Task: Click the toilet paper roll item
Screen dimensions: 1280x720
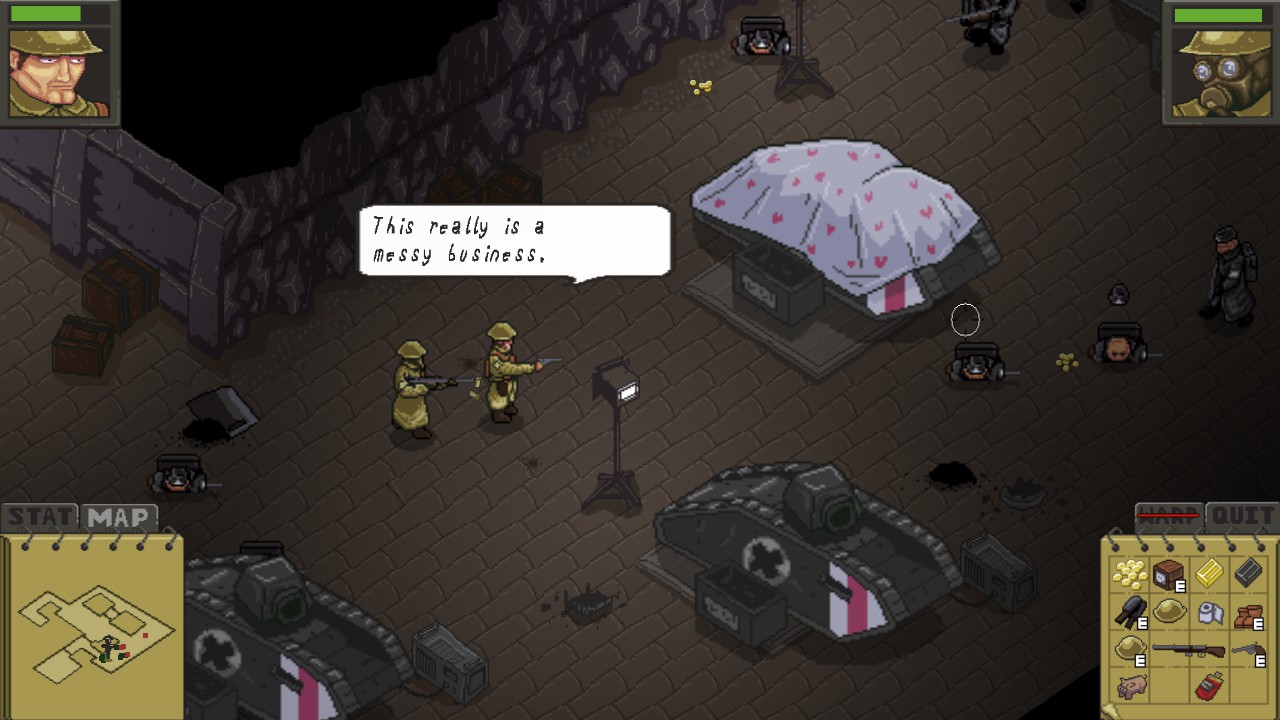Action: pos(1209,612)
